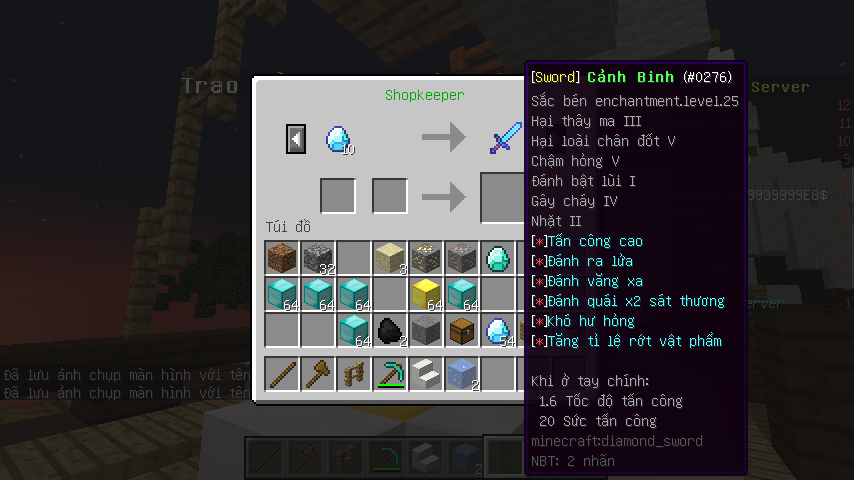The width and height of the screenshot is (854, 480).
Task: Pick the diamond pickaxe in hotbar
Action: pos(390,374)
